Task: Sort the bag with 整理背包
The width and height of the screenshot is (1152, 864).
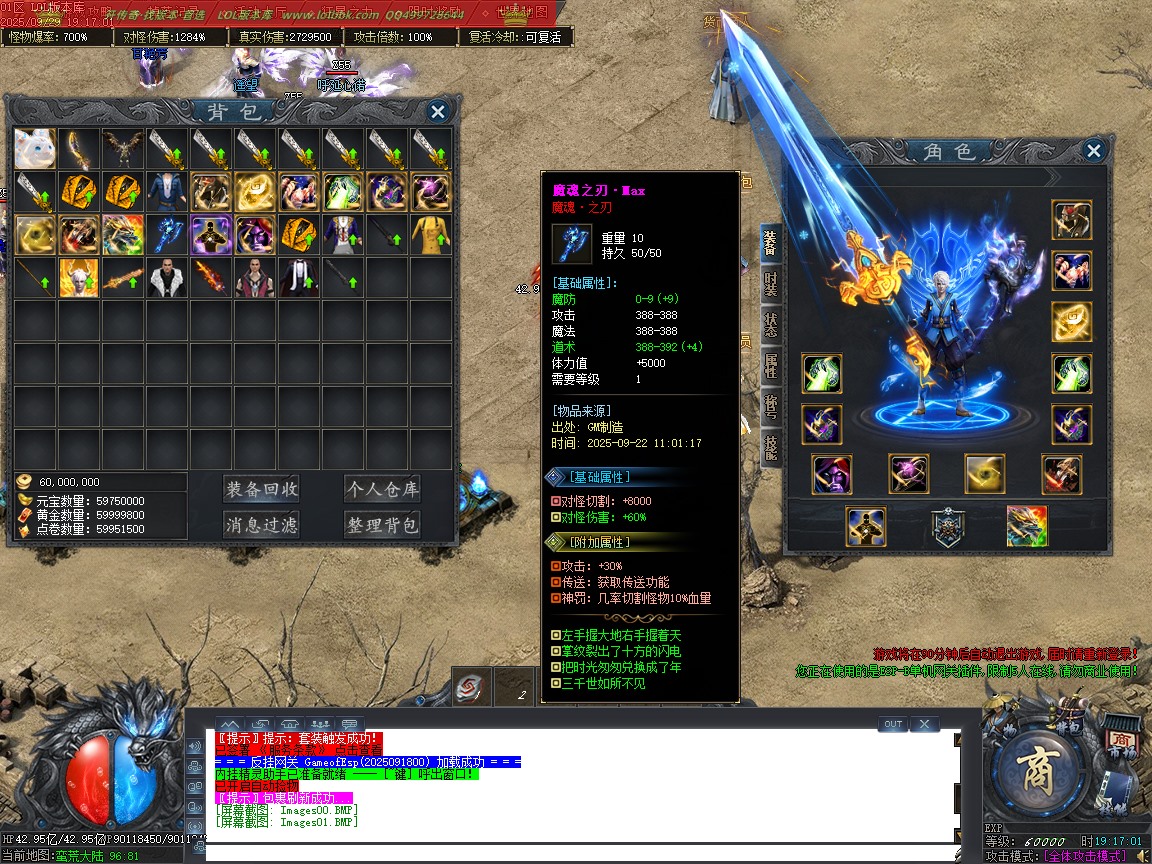Action: click(x=382, y=524)
